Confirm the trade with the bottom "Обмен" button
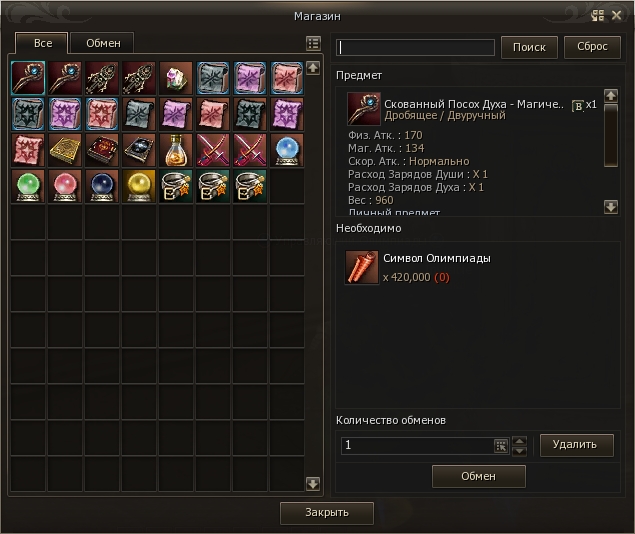635x534 pixels. 478,476
